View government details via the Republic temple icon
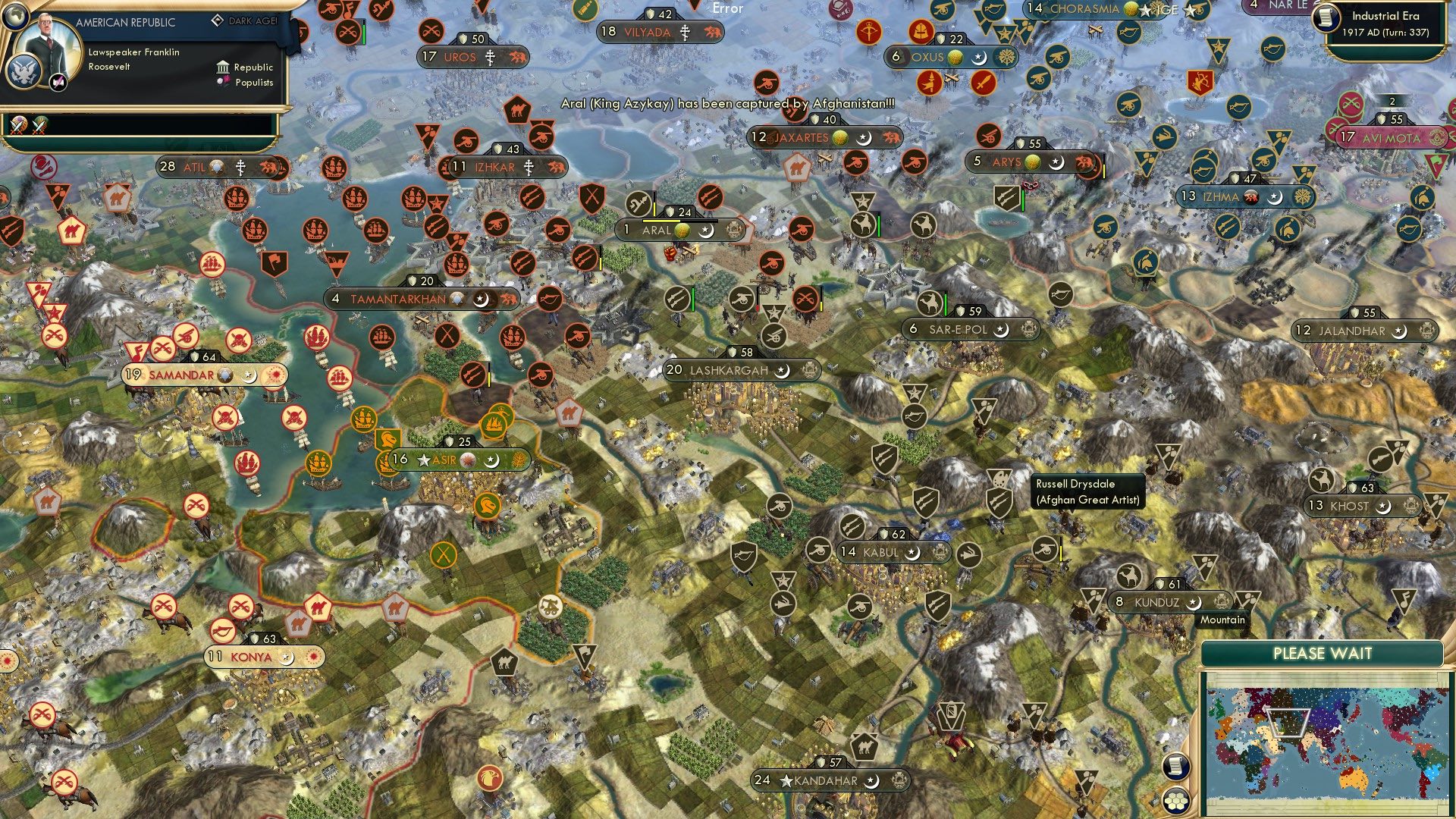Viewport: 1456px width, 819px height. pos(224,67)
